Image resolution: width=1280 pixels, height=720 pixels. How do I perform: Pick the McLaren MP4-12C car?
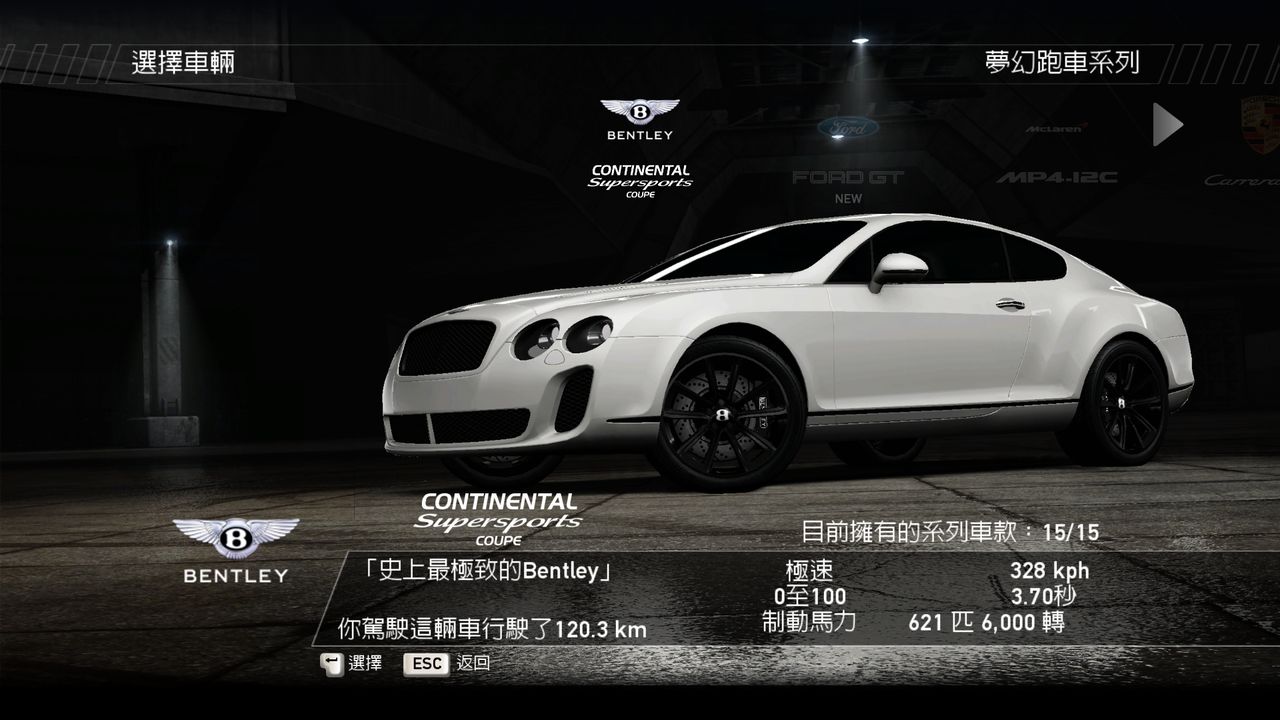click(1055, 153)
